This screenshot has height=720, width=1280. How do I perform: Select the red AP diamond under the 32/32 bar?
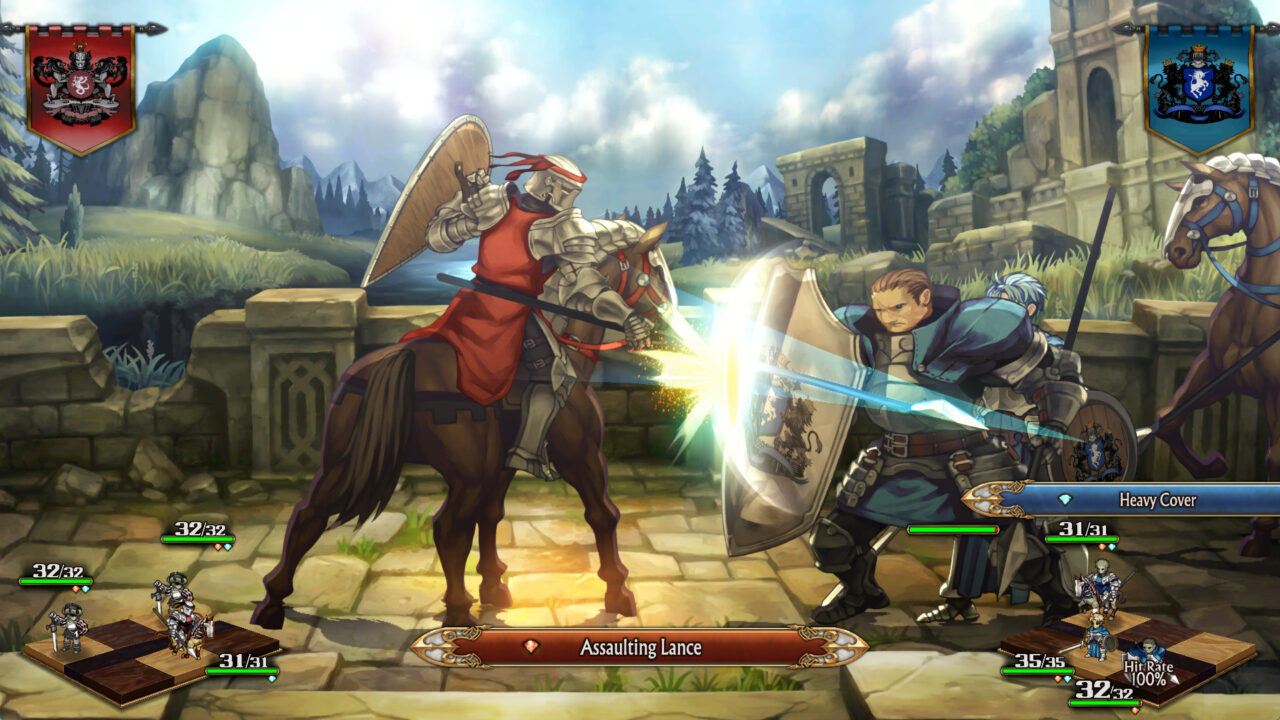[76, 588]
